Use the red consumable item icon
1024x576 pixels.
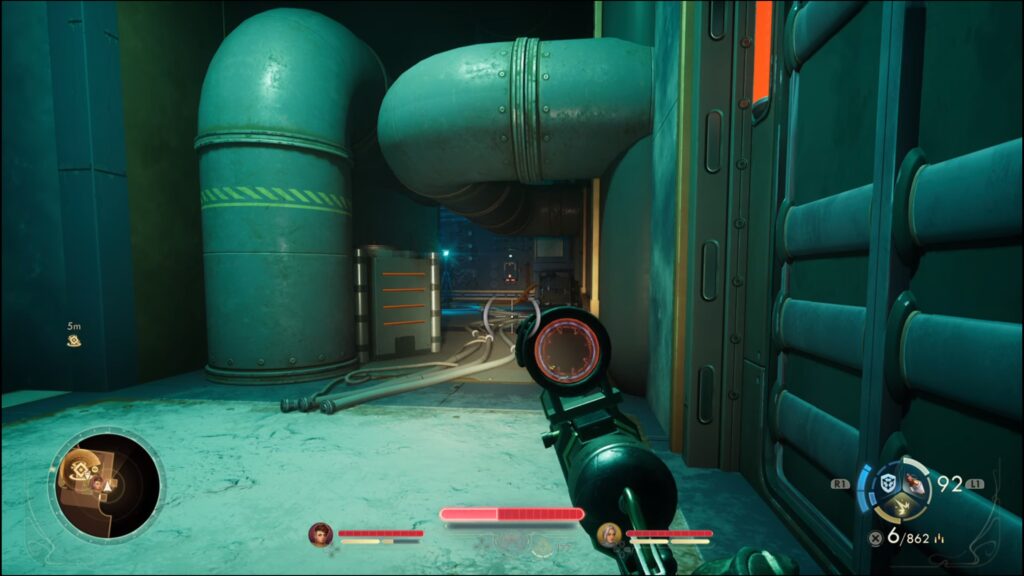pyautogui.click(x=915, y=484)
